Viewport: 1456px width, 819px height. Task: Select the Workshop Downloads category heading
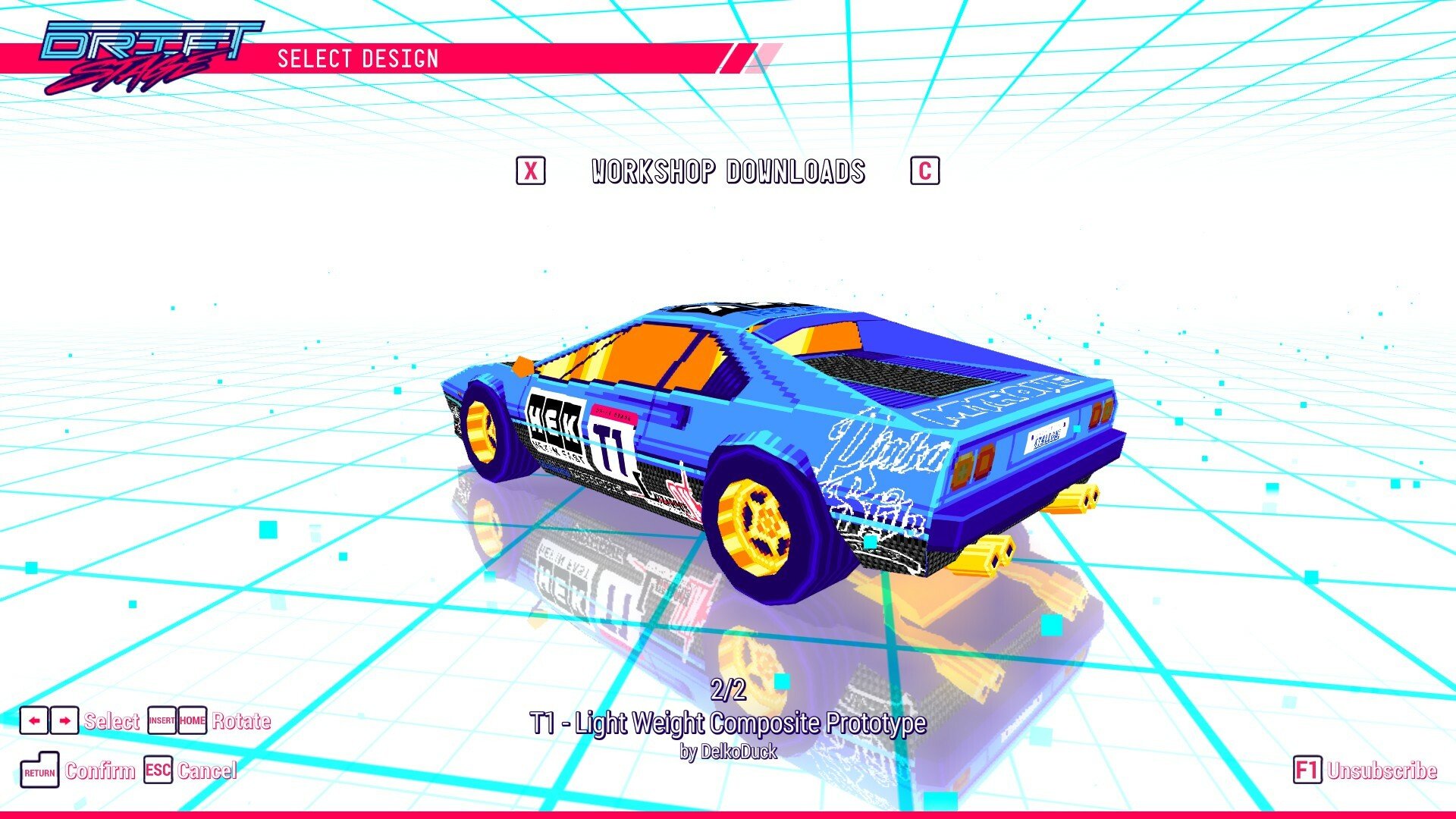[x=728, y=172]
